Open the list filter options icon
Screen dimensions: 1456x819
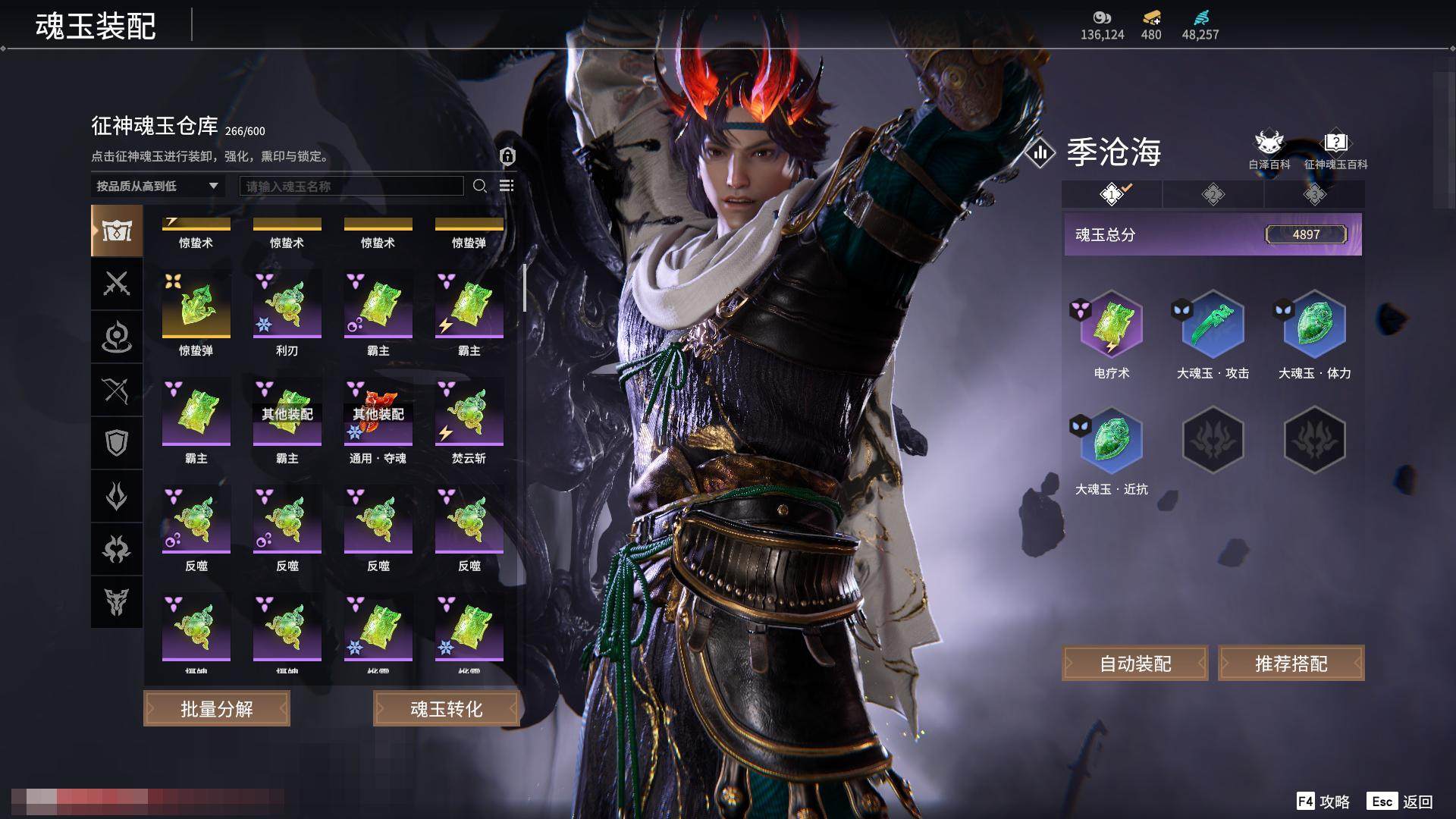click(507, 186)
